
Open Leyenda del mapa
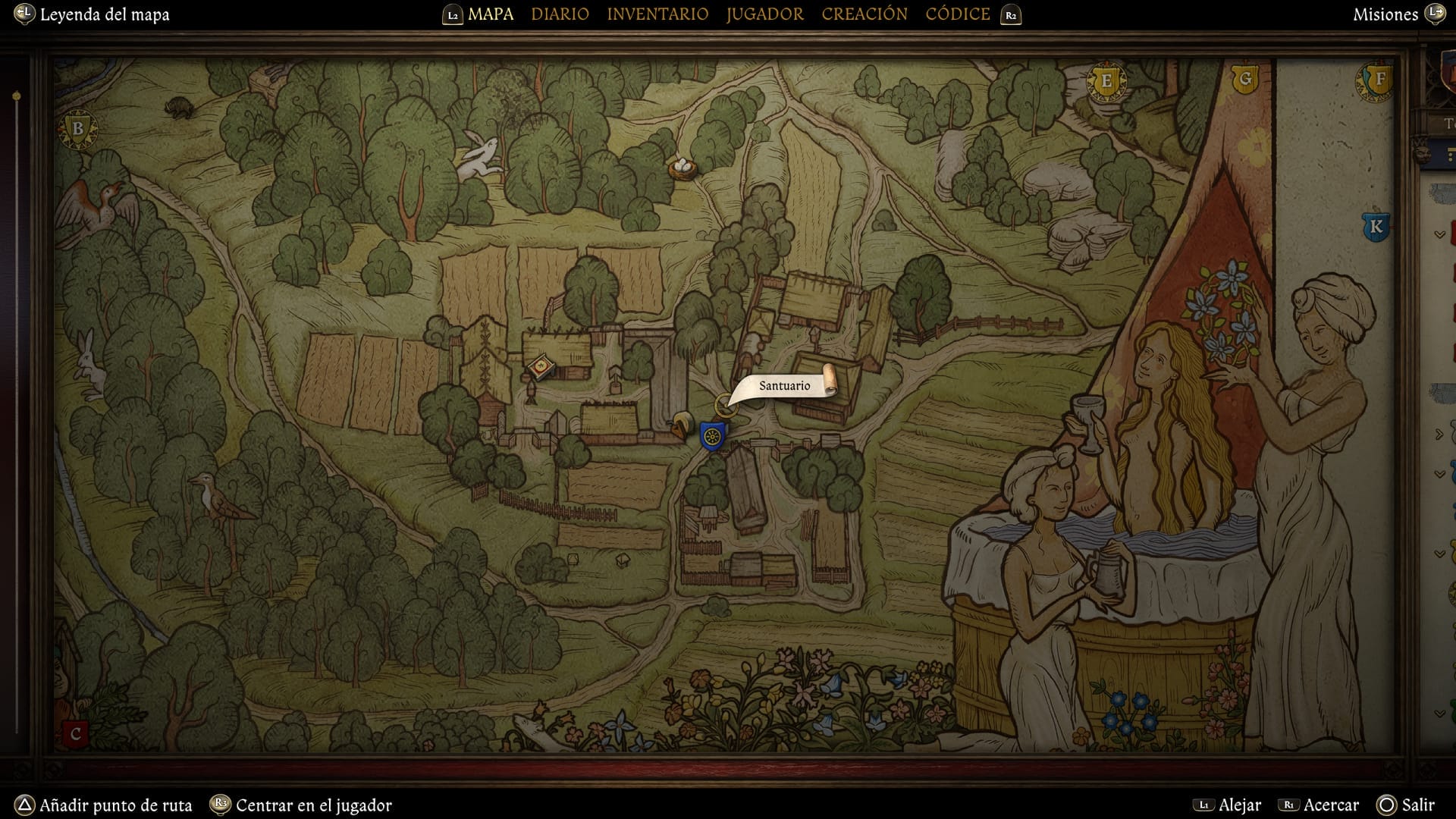coord(104,14)
